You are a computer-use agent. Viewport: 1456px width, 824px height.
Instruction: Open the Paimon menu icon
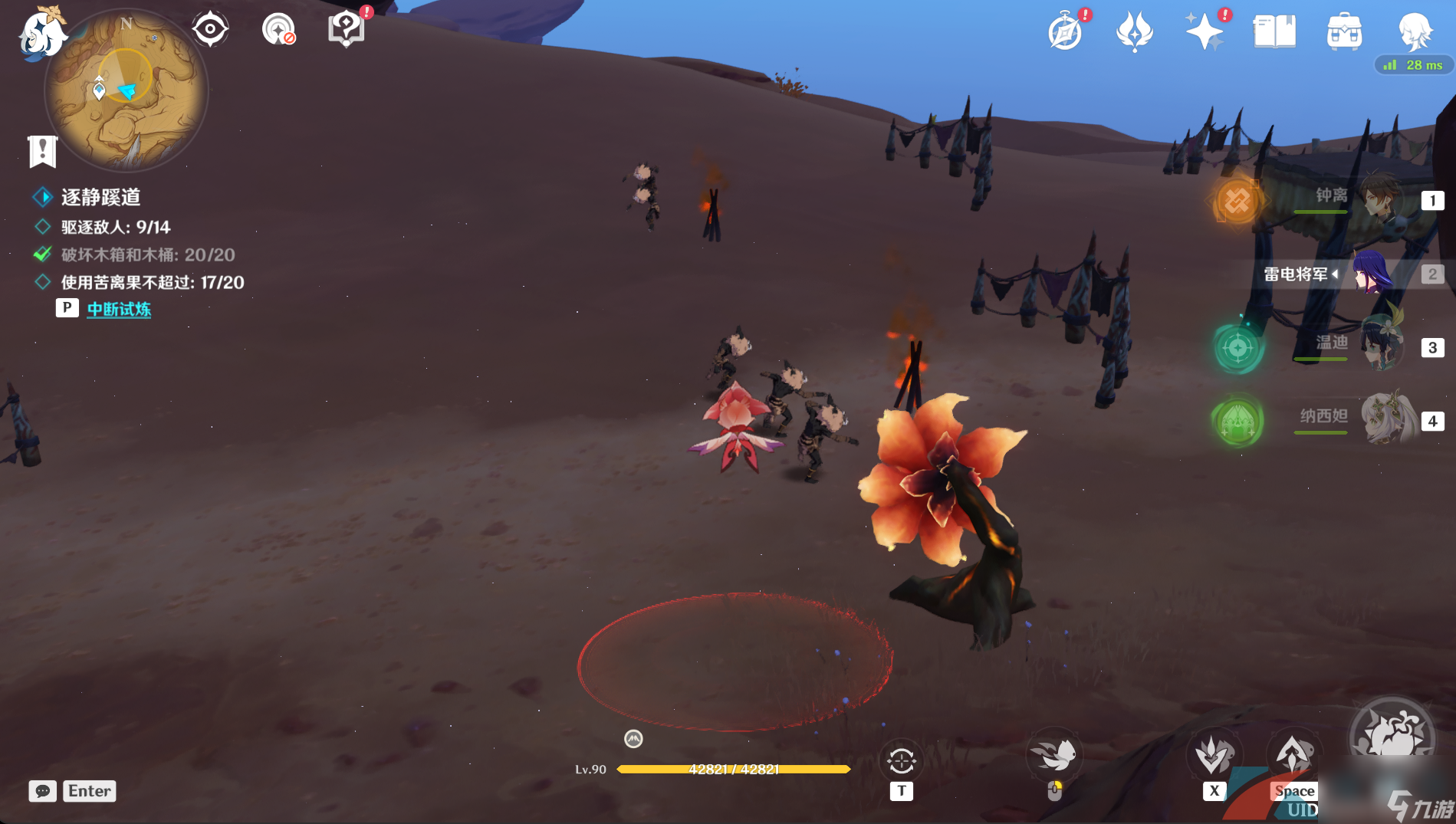42,33
